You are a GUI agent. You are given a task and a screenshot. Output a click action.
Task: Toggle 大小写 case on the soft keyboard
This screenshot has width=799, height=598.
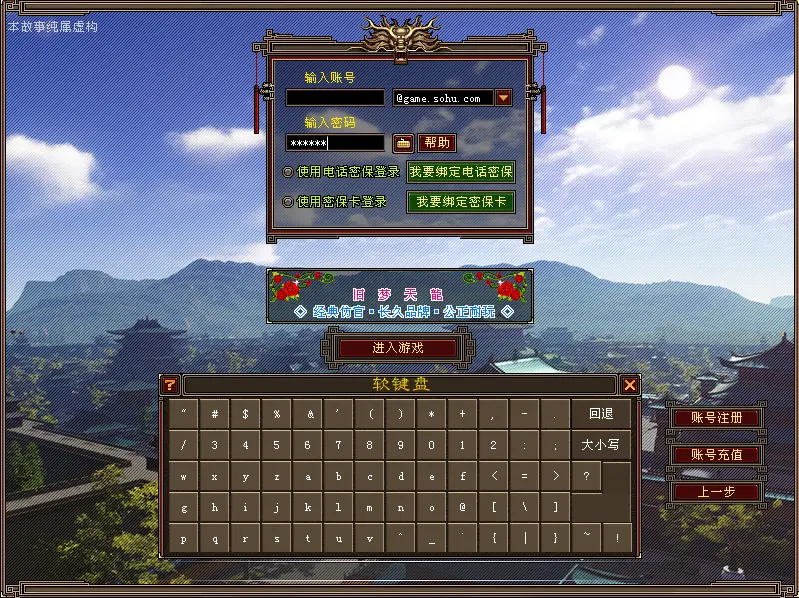(x=601, y=445)
